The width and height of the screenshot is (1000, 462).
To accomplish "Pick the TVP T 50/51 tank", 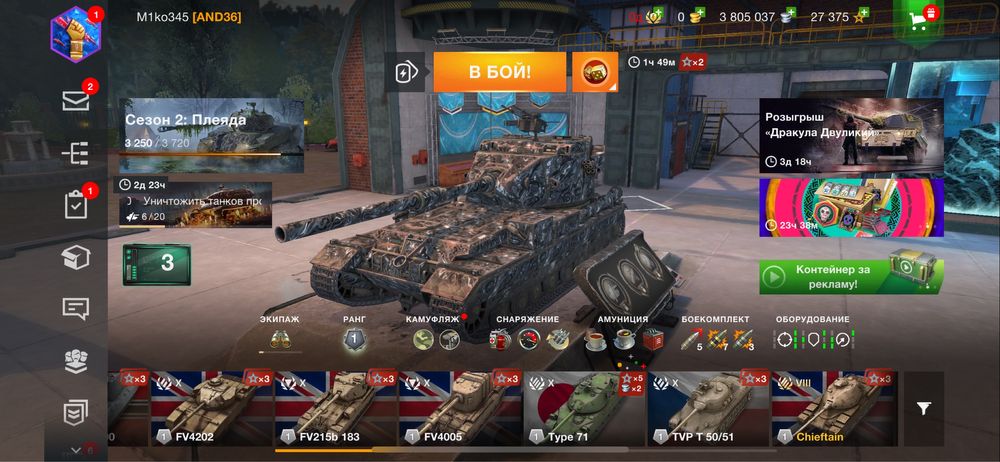I will [x=708, y=408].
